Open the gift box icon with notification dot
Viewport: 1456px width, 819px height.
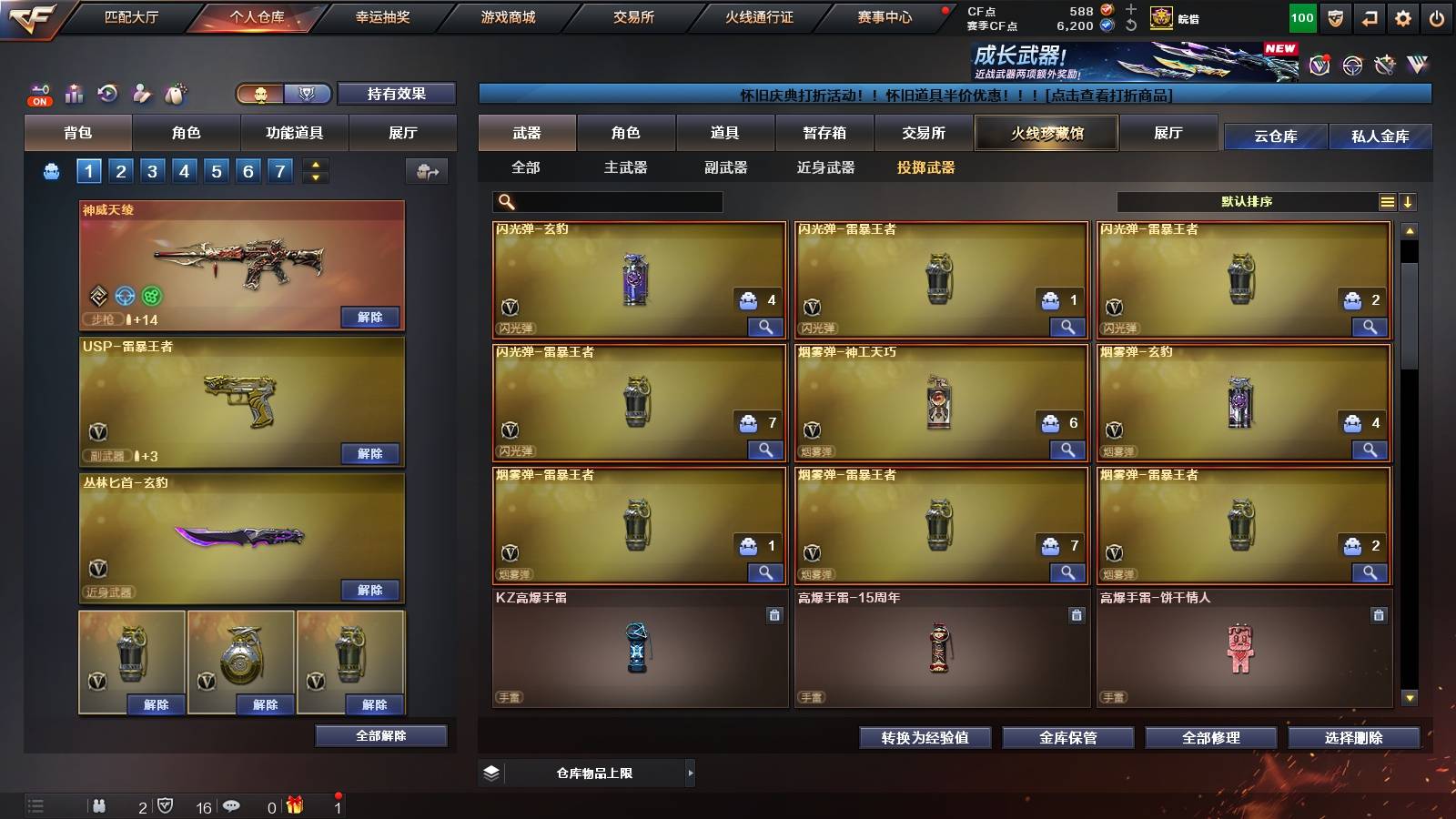point(294,806)
